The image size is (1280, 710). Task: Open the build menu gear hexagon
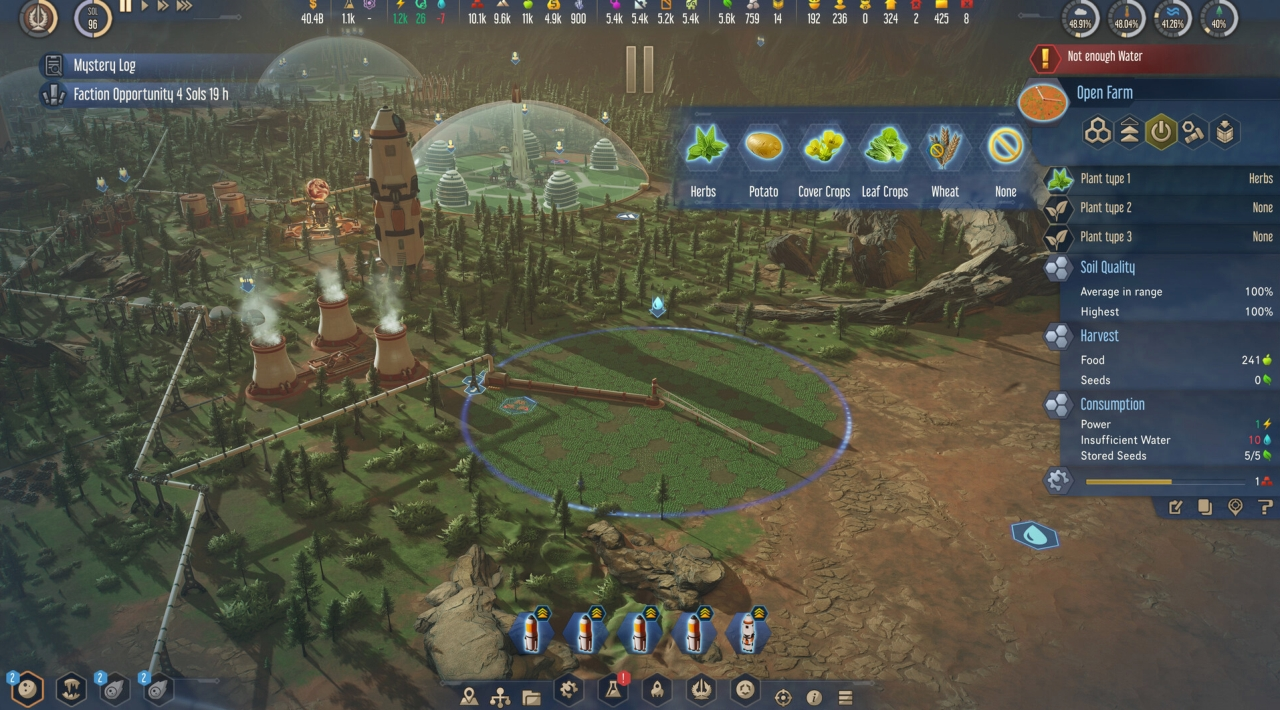pos(568,689)
